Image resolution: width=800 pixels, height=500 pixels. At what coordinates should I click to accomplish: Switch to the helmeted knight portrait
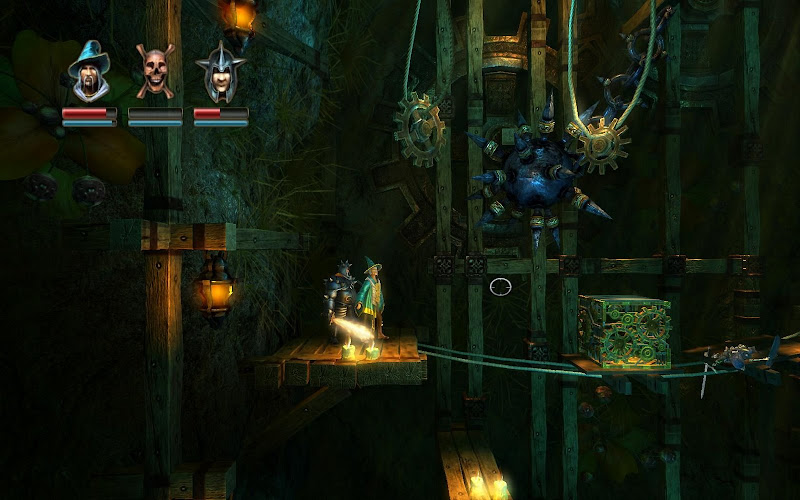pos(220,72)
